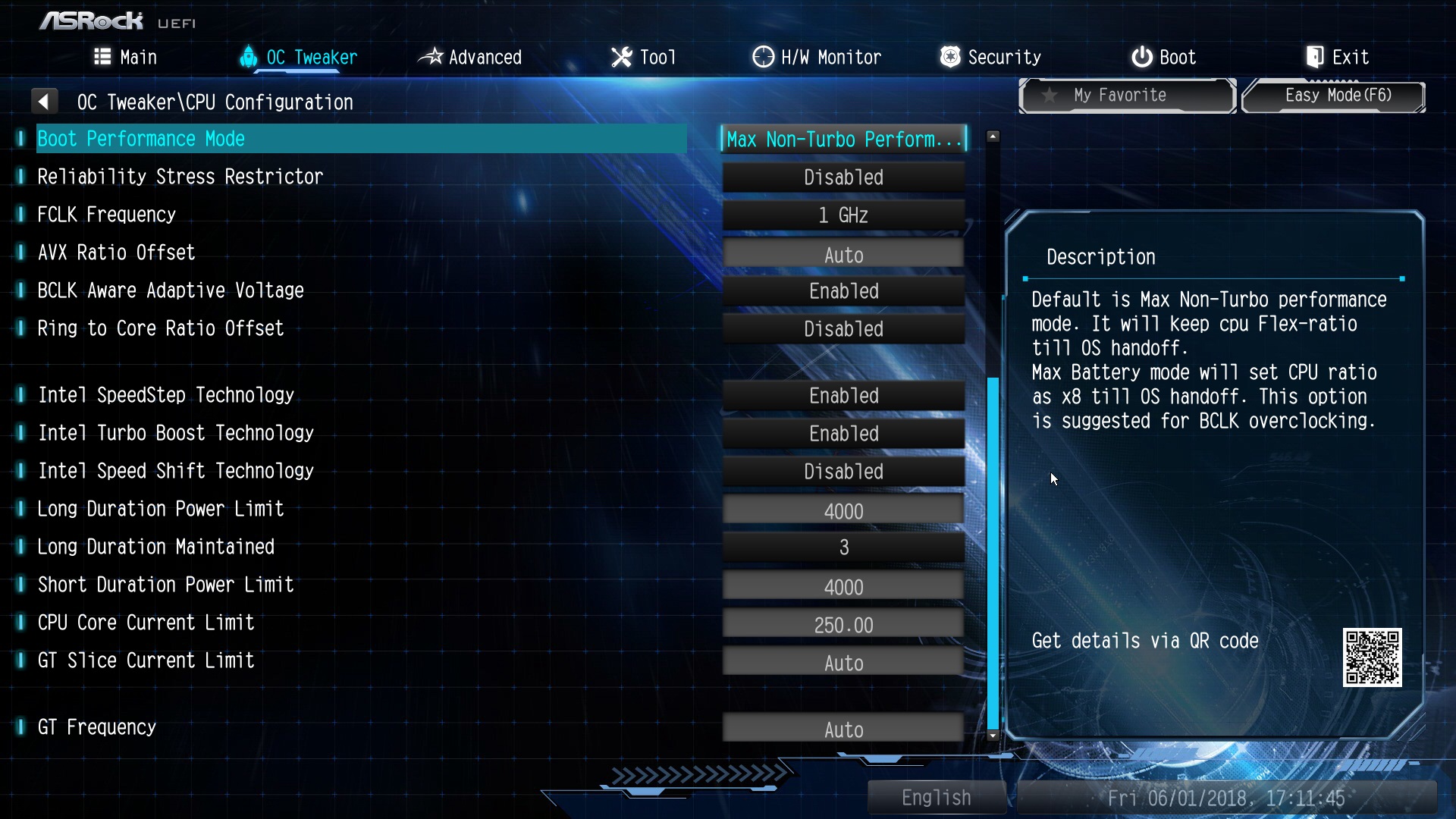This screenshot has width=1456, height=819.
Task: Switch to Easy Mode
Action: tap(1335, 96)
